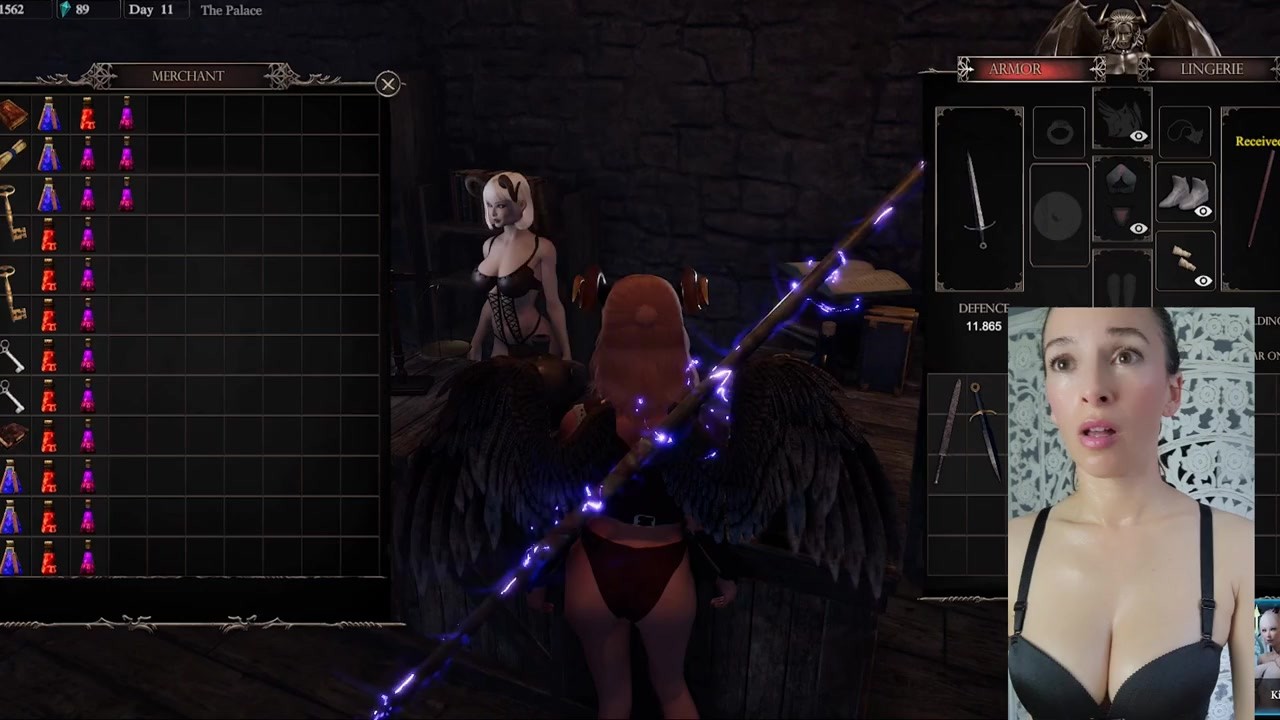Toggle the bracers visibility eye
This screenshot has width=1280, height=720.
(1203, 281)
